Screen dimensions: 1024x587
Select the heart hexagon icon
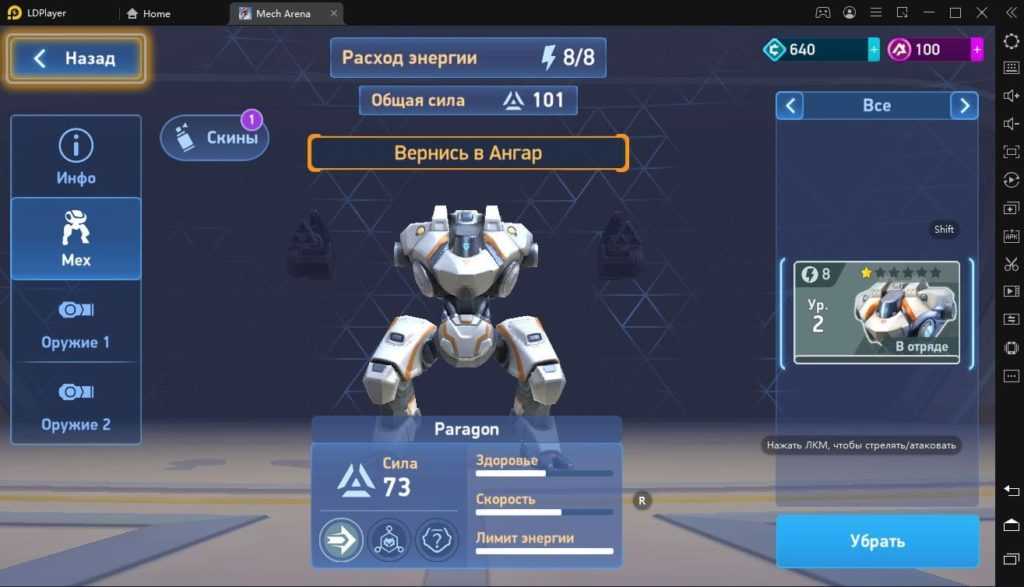click(388, 540)
